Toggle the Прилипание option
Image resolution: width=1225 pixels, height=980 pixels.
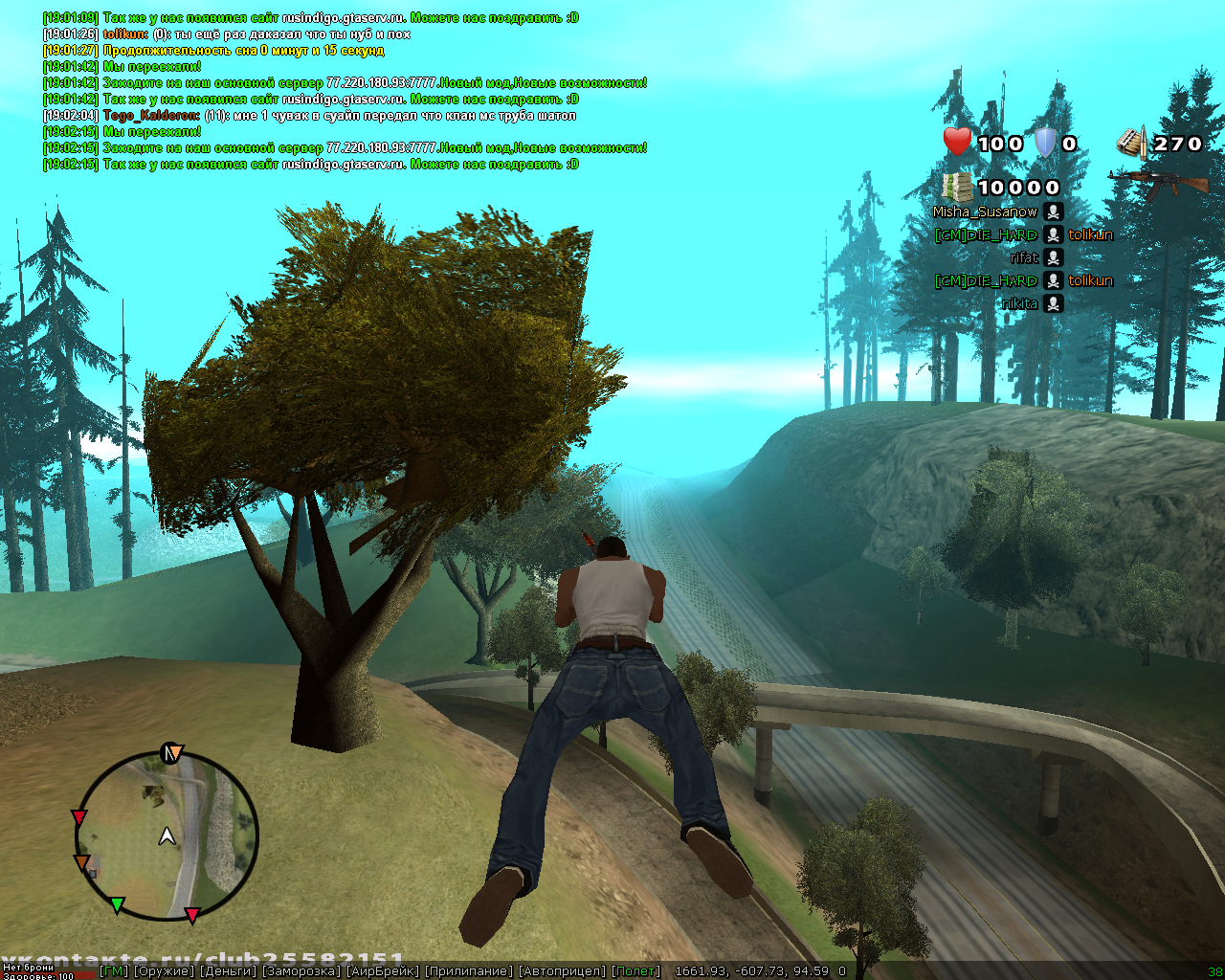click(x=469, y=971)
